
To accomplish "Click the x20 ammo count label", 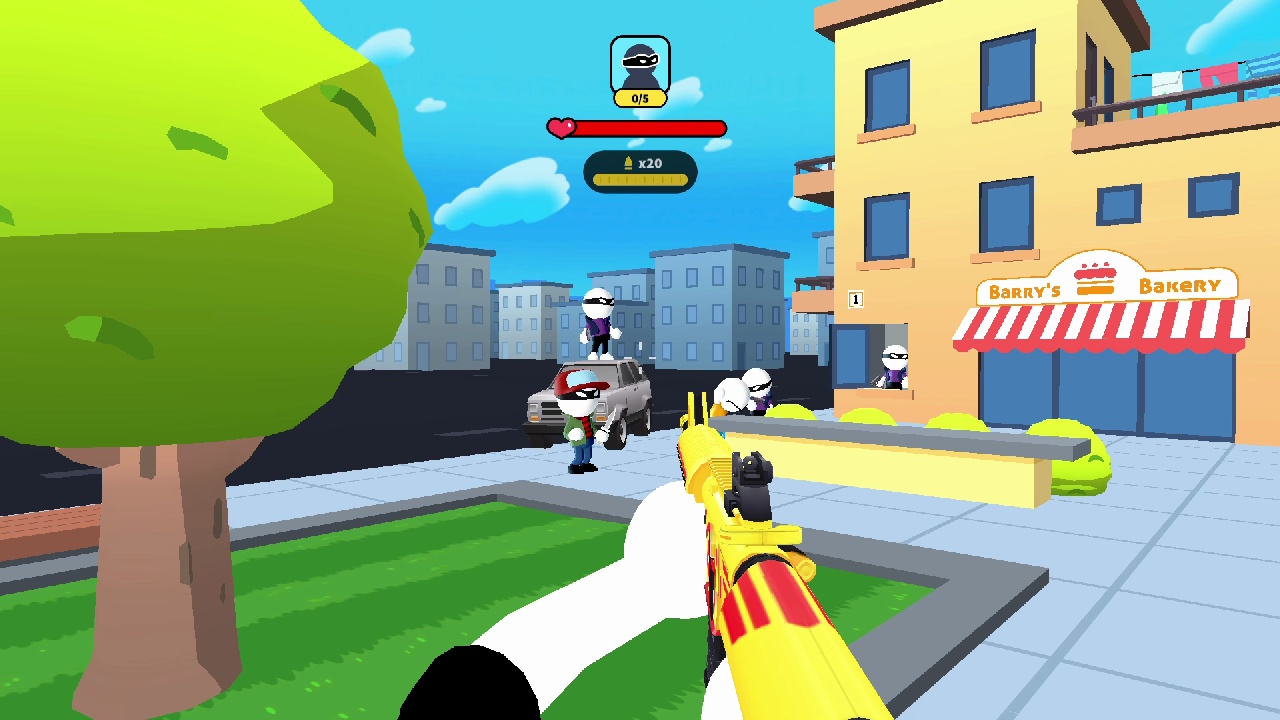I will (x=650, y=162).
